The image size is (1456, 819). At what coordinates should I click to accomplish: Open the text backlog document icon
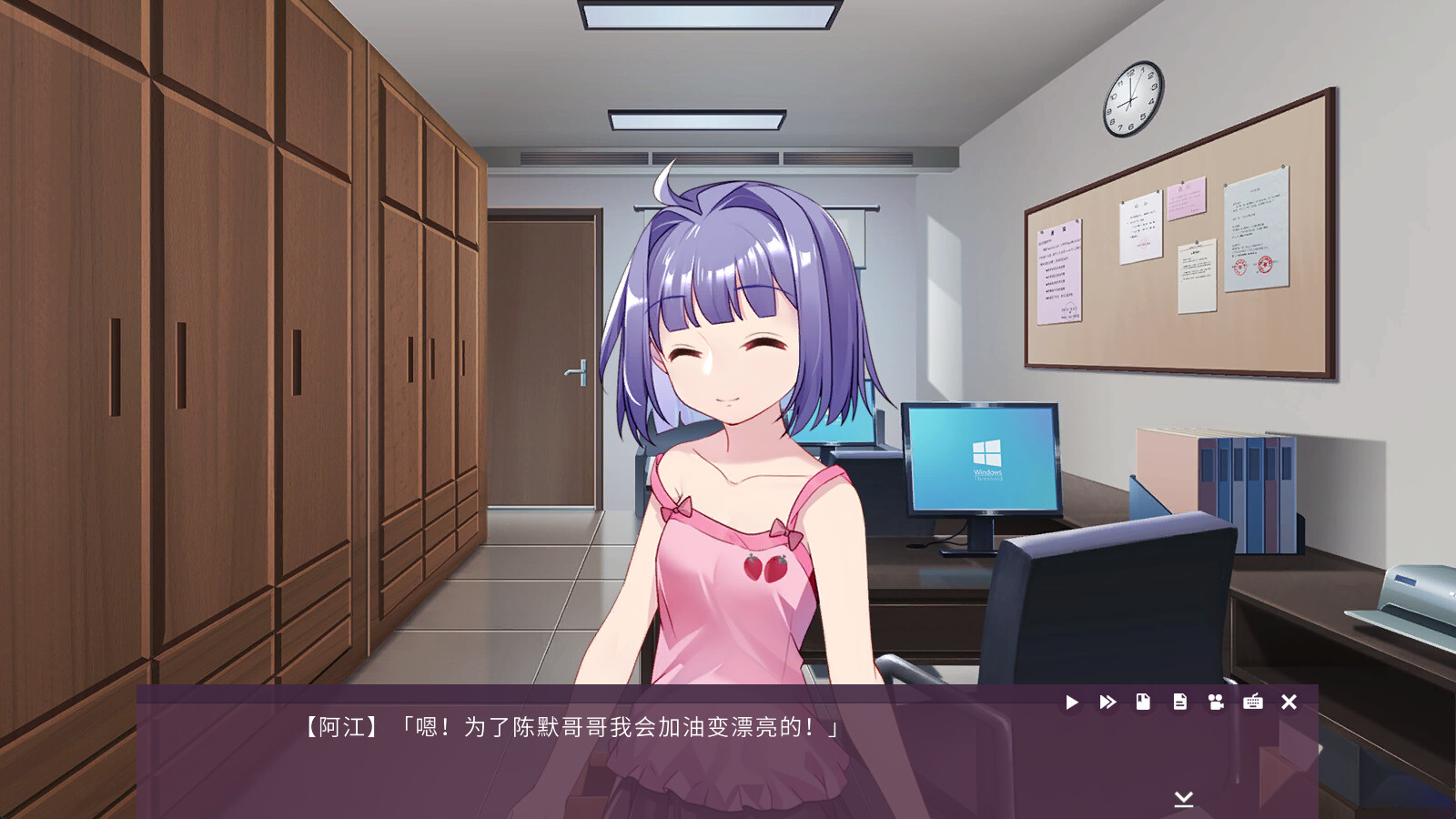(1180, 703)
